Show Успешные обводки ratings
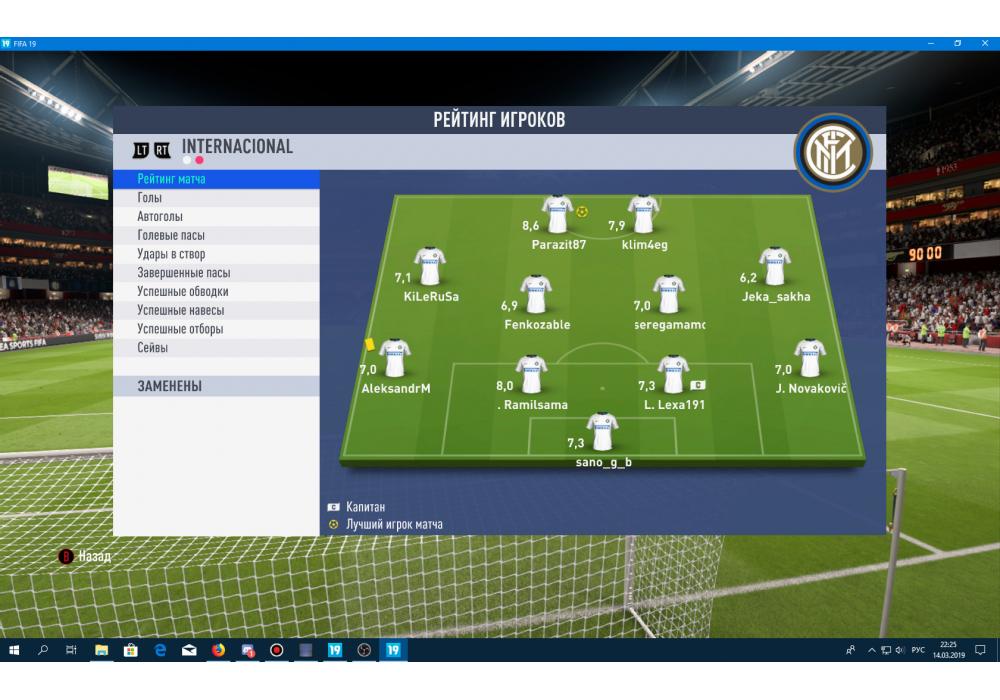The image size is (1000, 700). [215, 292]
